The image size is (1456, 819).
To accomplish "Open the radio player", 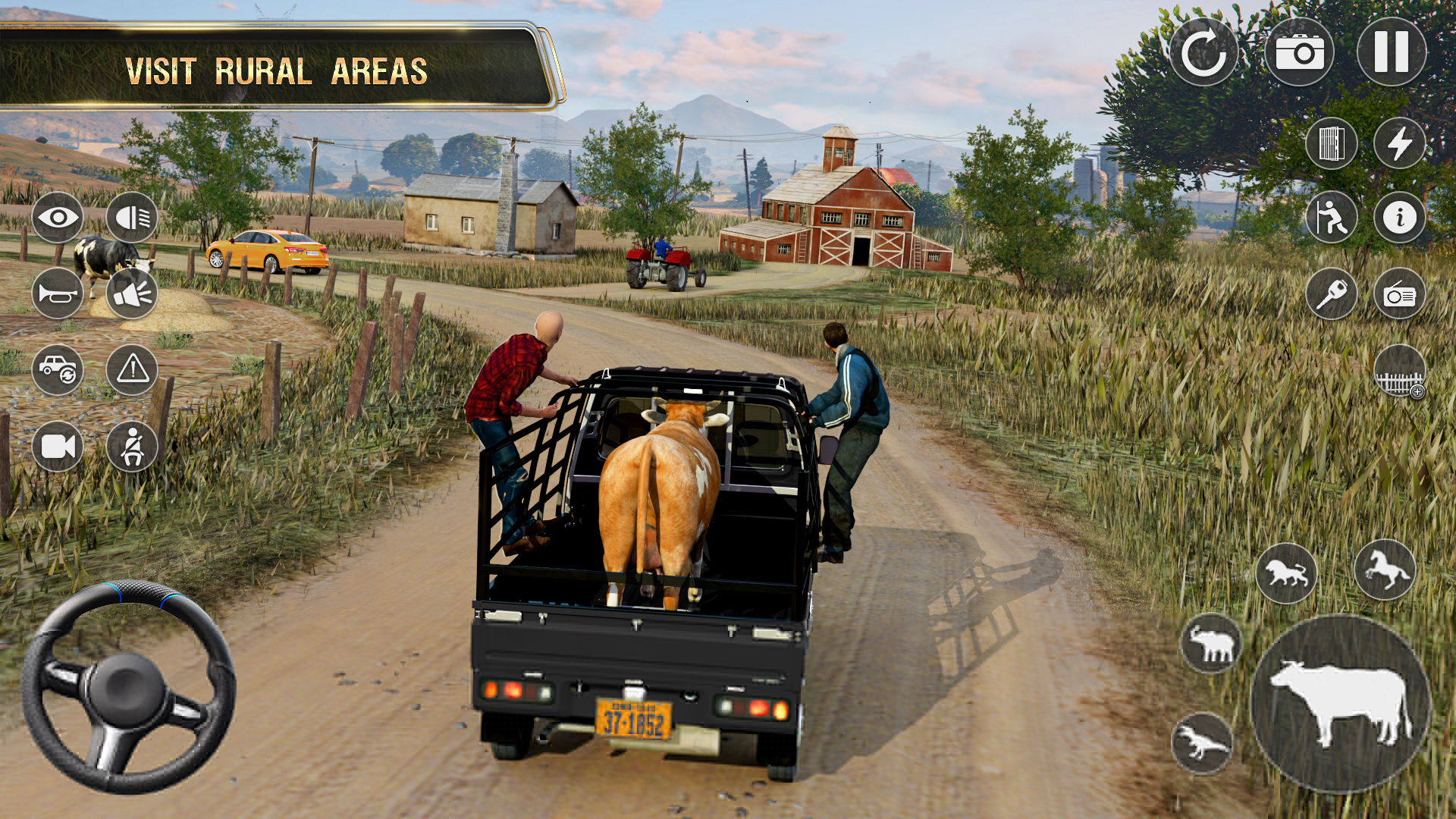I will click(1399, 293).
